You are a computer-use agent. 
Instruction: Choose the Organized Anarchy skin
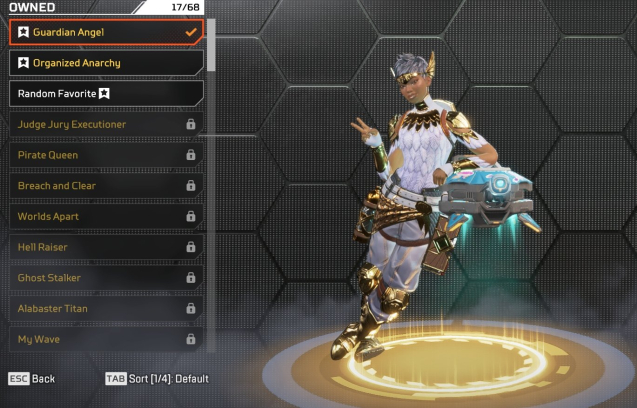pyautogui.click(x=106, y=63)
